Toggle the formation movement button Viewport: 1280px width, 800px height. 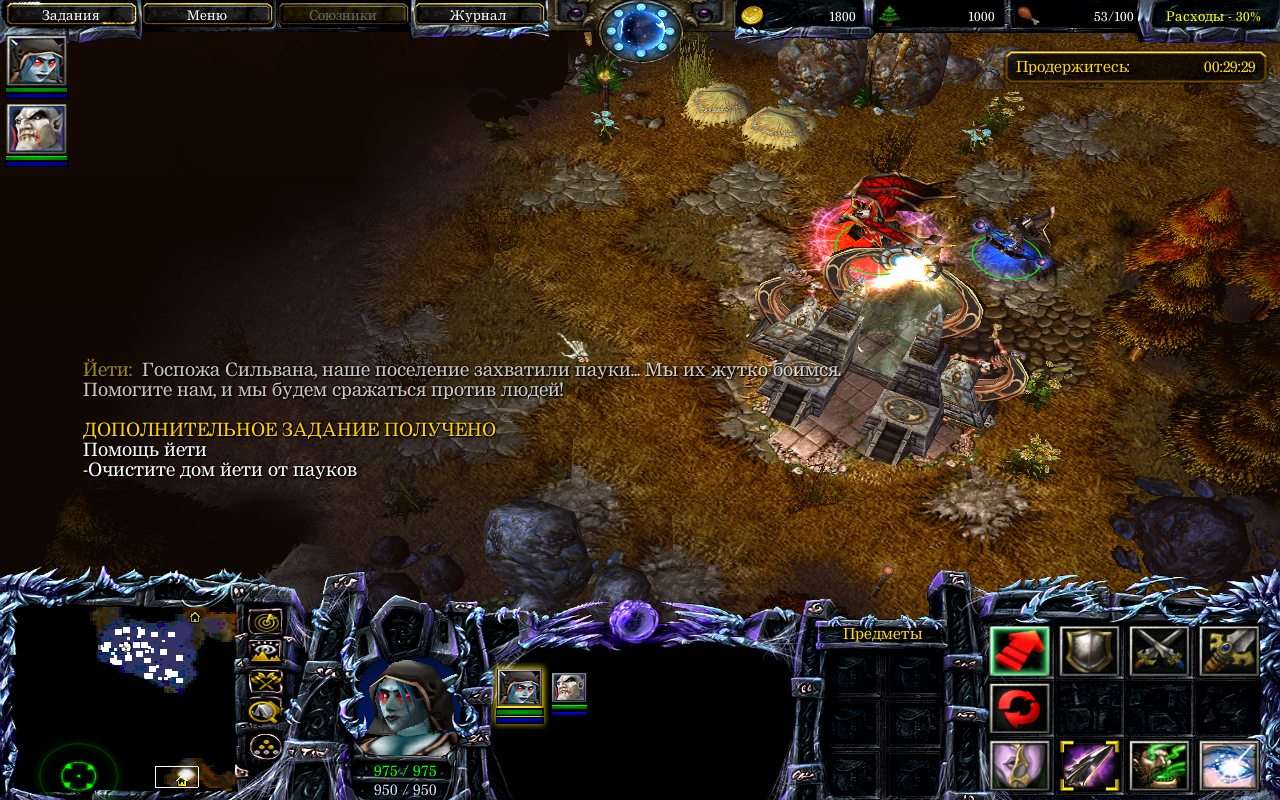[x=265, y=745]
